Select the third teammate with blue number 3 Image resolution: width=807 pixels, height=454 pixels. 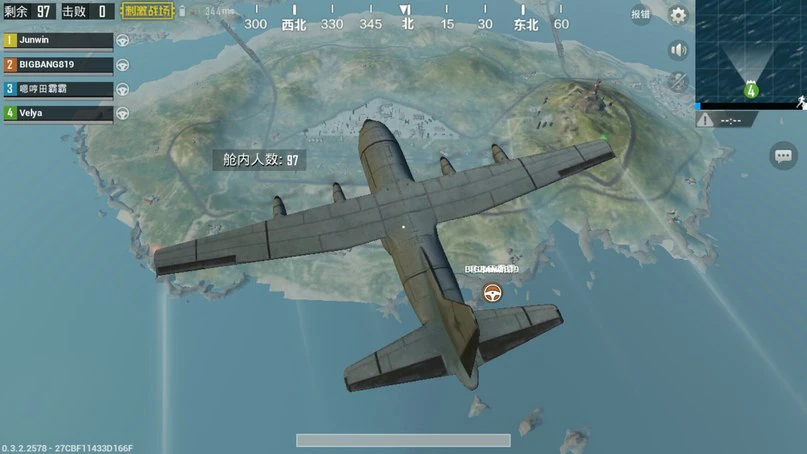pos(57,89)
